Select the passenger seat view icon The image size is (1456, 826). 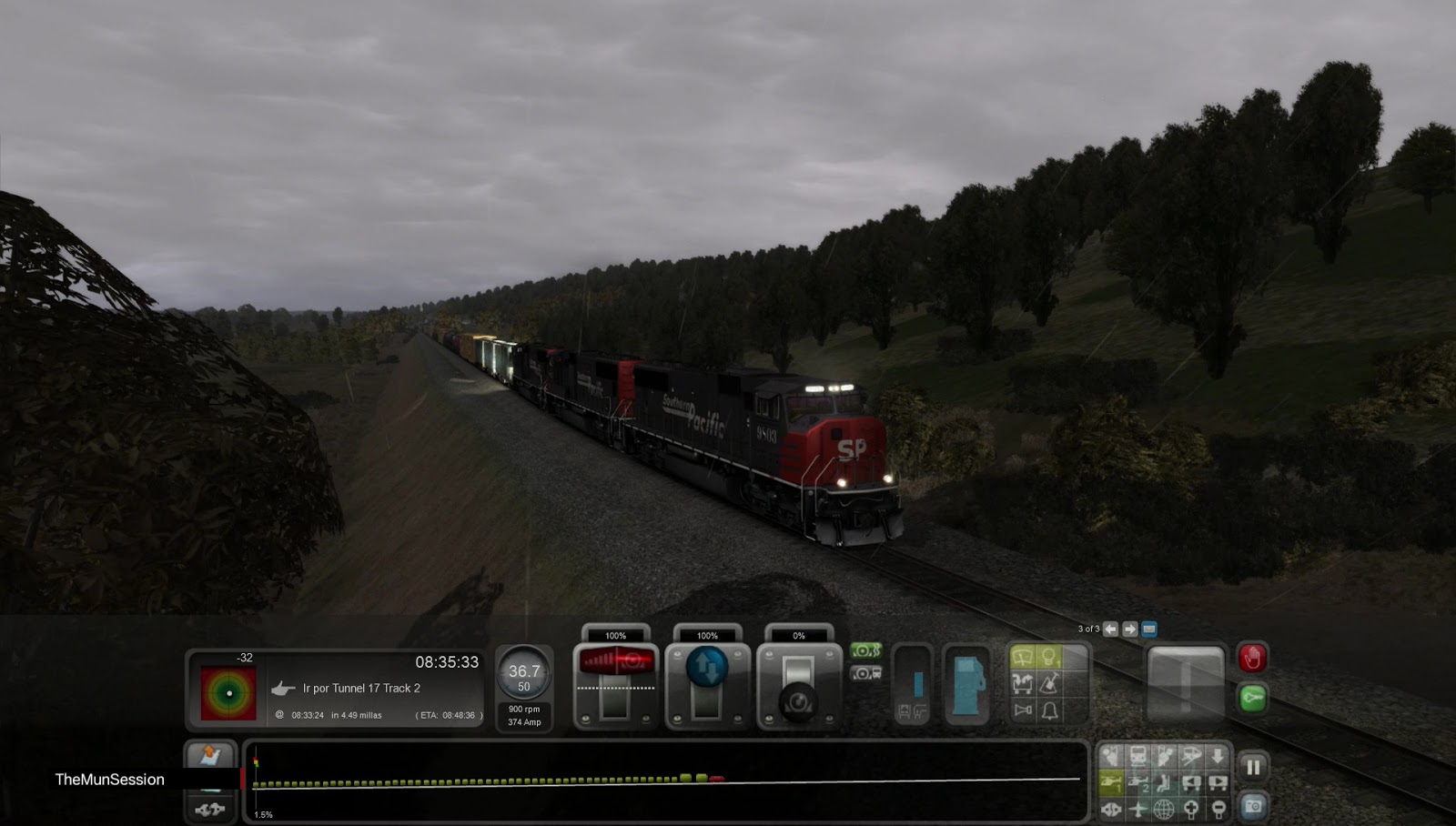(x=1164, y=782)
